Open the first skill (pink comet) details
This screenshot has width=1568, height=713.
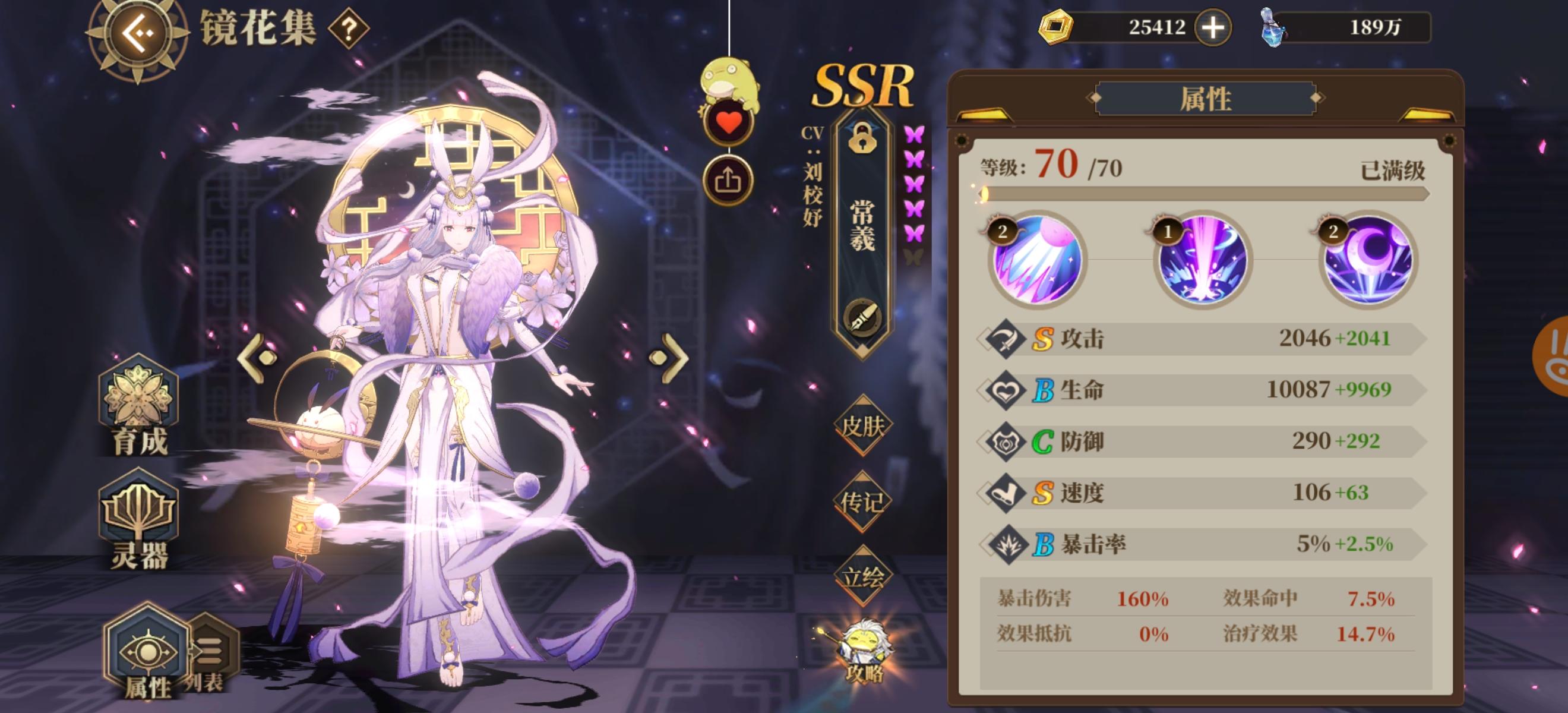coord(1035,263)
